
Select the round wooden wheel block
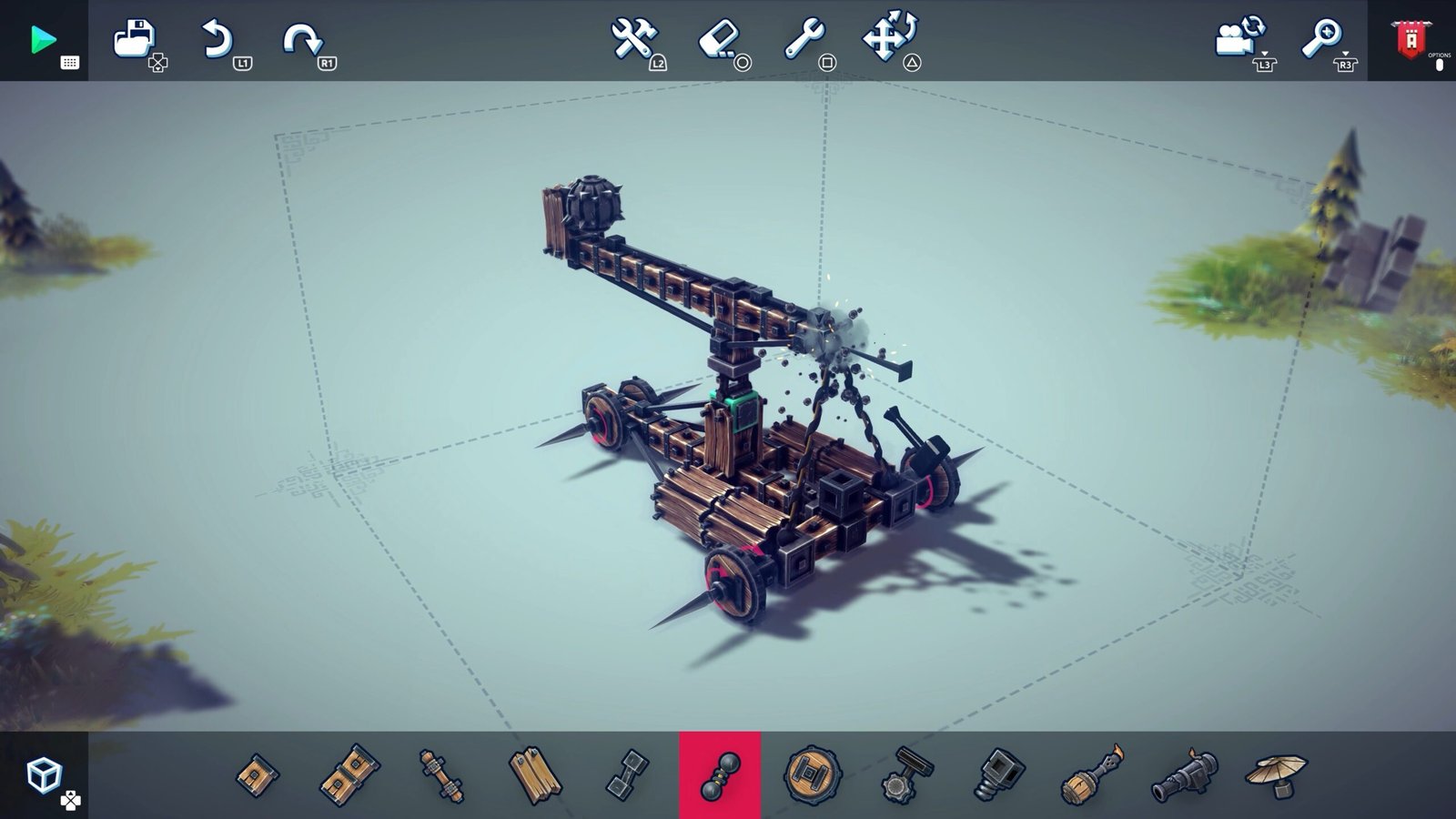click(812, 775)
